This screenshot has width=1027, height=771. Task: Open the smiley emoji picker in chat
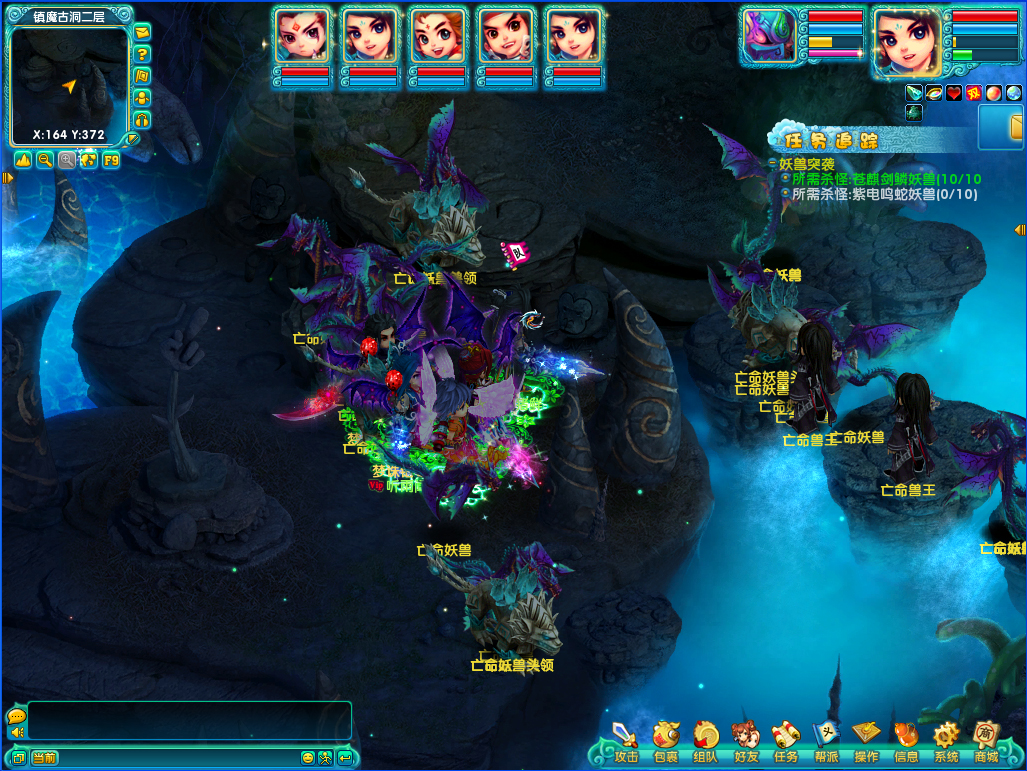(308, 758)
